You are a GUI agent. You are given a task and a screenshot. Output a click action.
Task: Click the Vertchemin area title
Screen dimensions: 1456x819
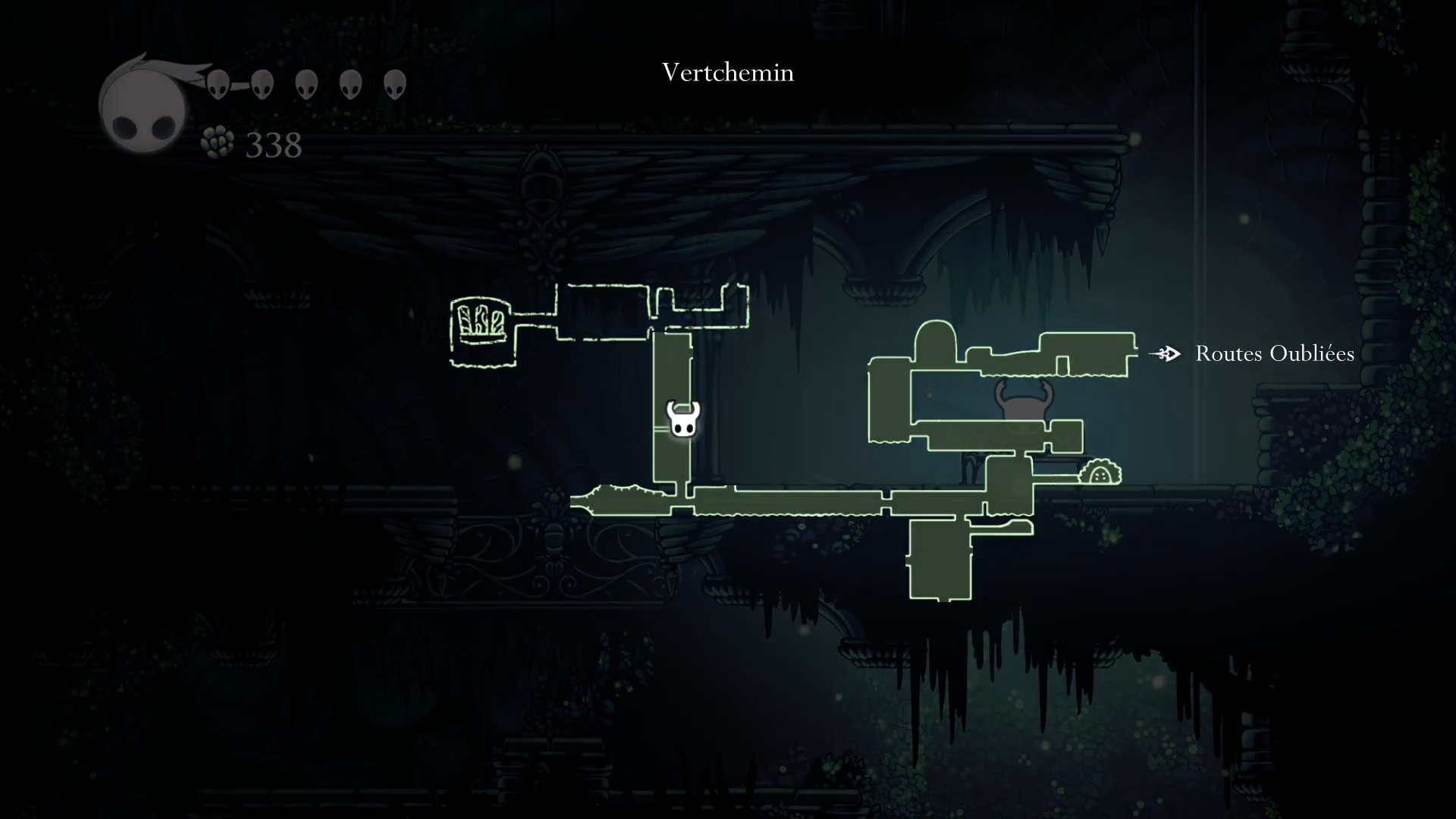[x=728, y=73]
